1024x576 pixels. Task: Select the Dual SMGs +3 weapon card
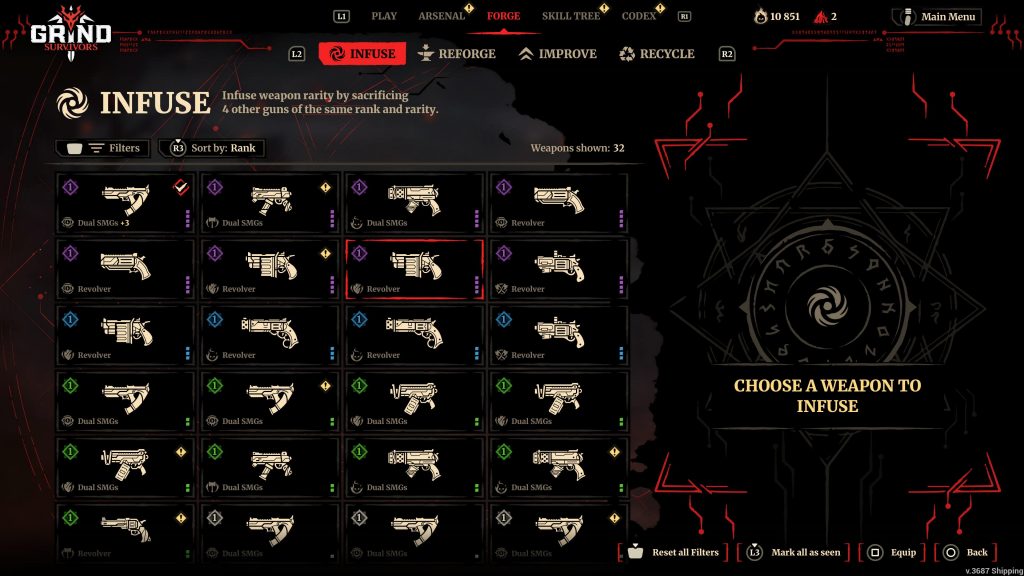tap(126, 202)
